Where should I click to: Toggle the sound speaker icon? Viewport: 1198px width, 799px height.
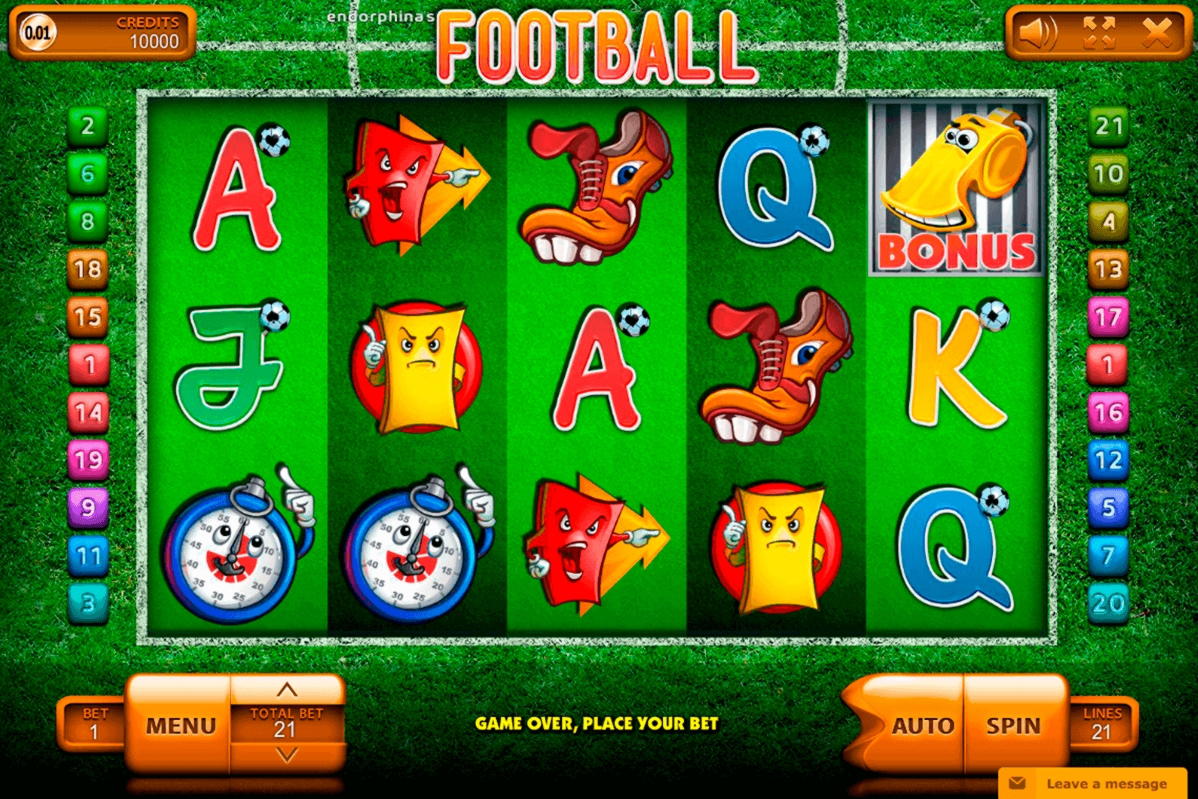coord(1036,34)
